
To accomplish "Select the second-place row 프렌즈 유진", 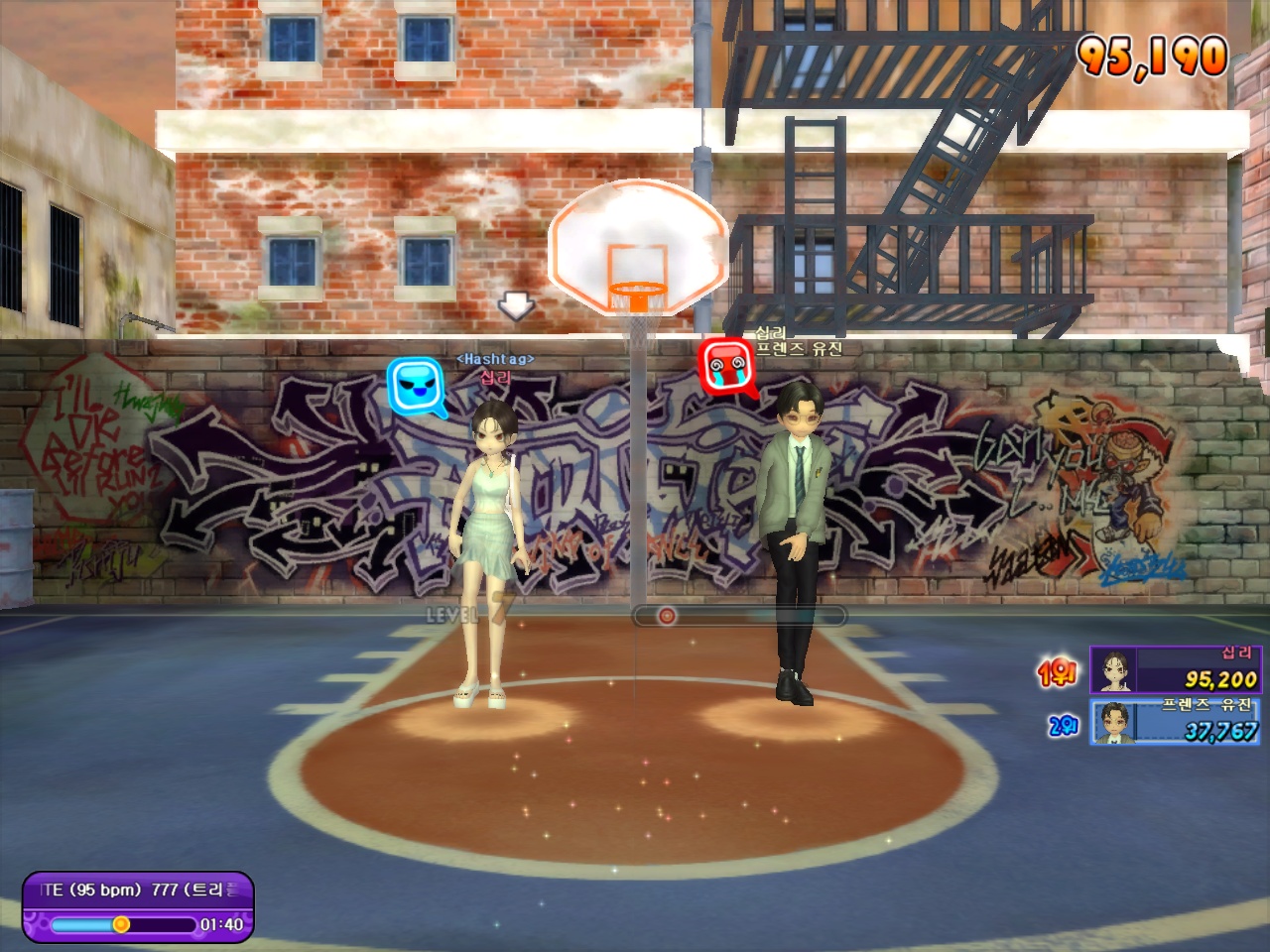I will (x=1174, y=721).
